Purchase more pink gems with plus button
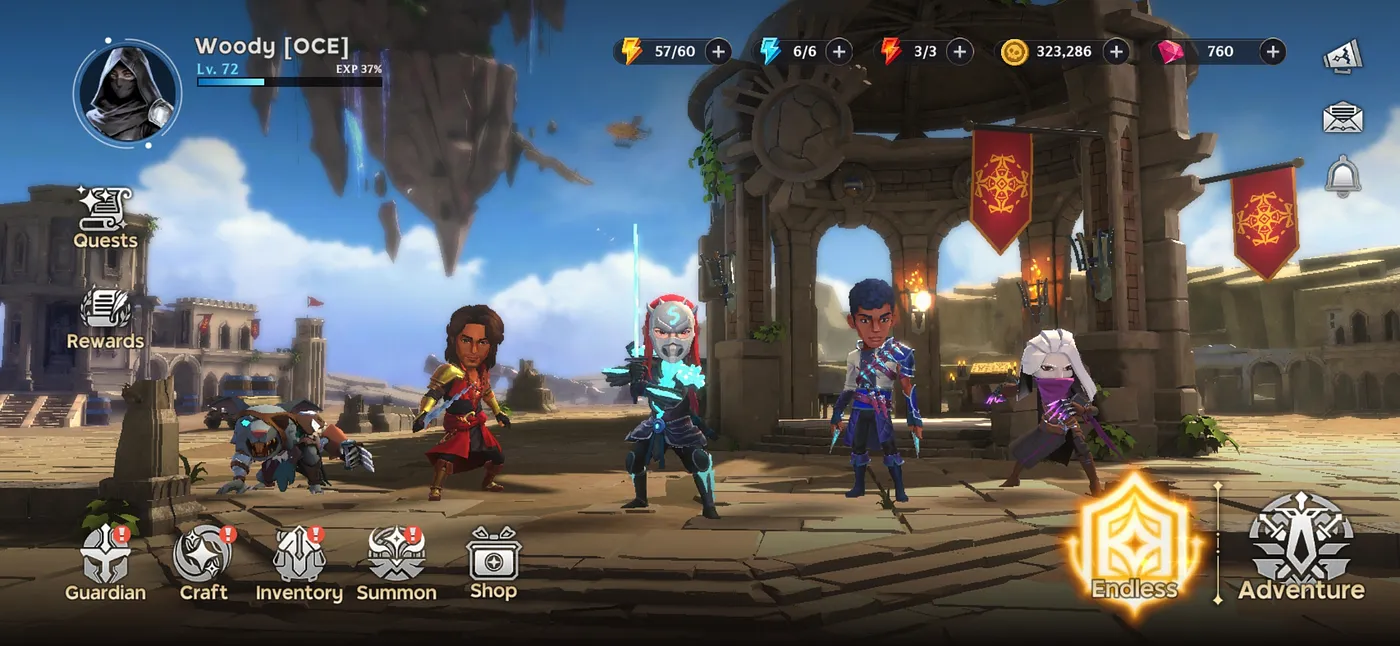Screen dimensions: 1400x646 1272,51
